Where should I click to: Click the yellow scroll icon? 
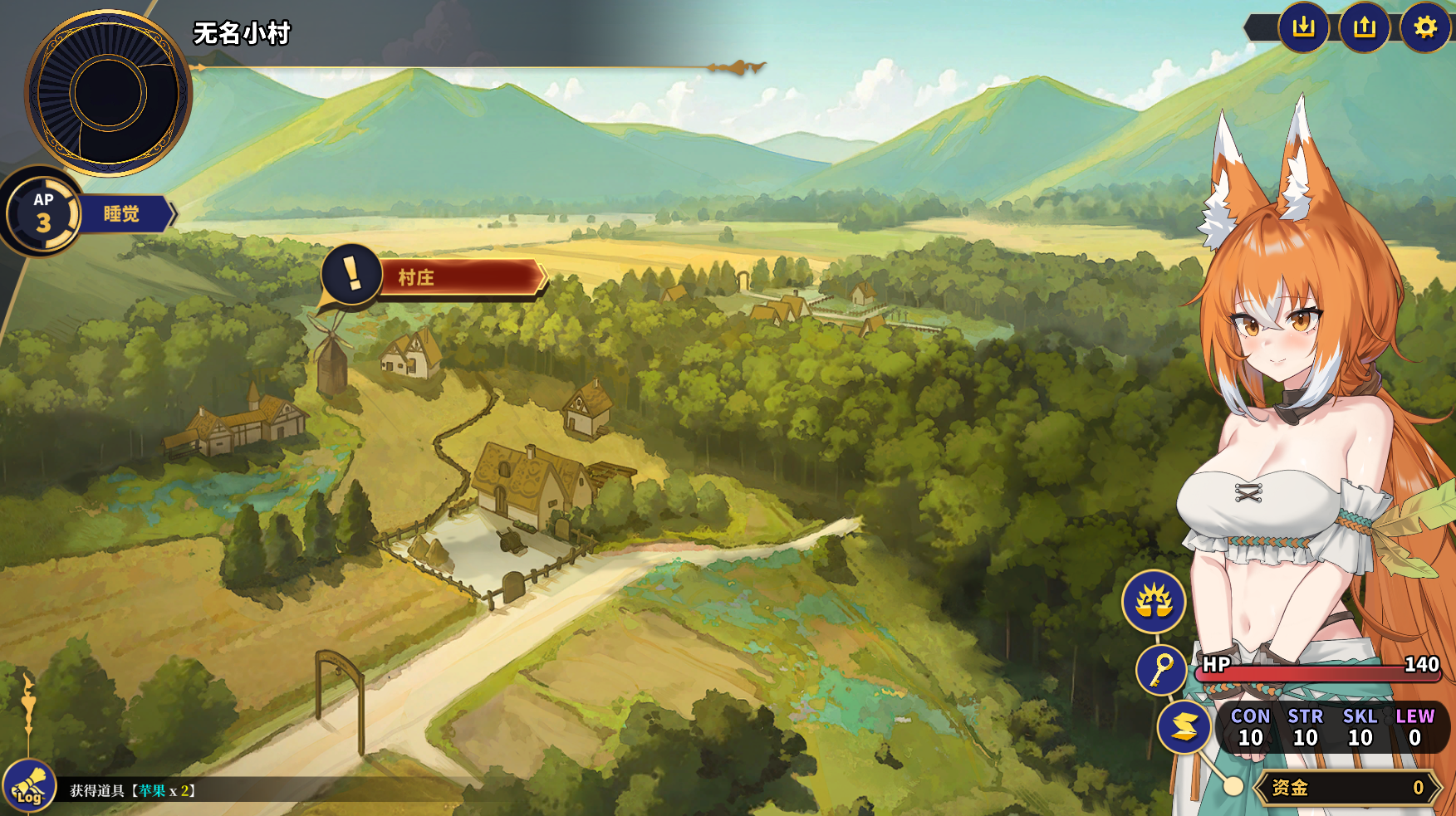pyautogui.click(x=1184, y=727)
